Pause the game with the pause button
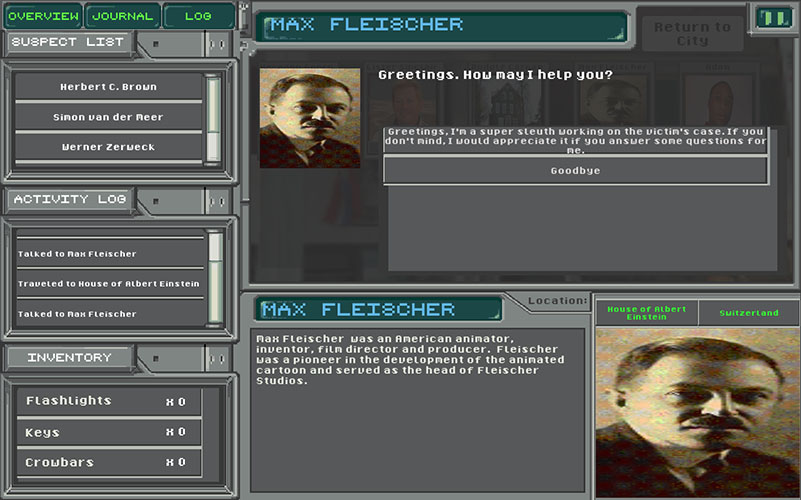The height and width of the screenshot is (500, 801). [772, 18]
